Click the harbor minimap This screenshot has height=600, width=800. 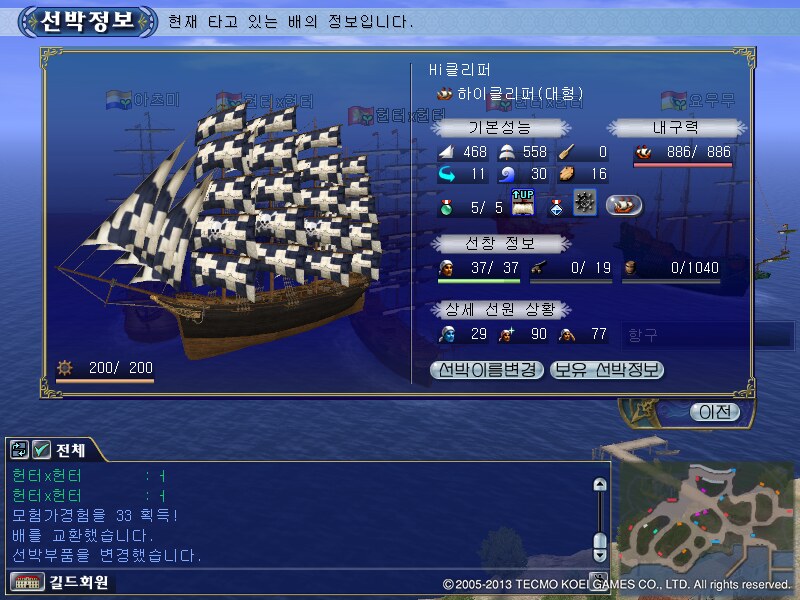click(704, 518)
